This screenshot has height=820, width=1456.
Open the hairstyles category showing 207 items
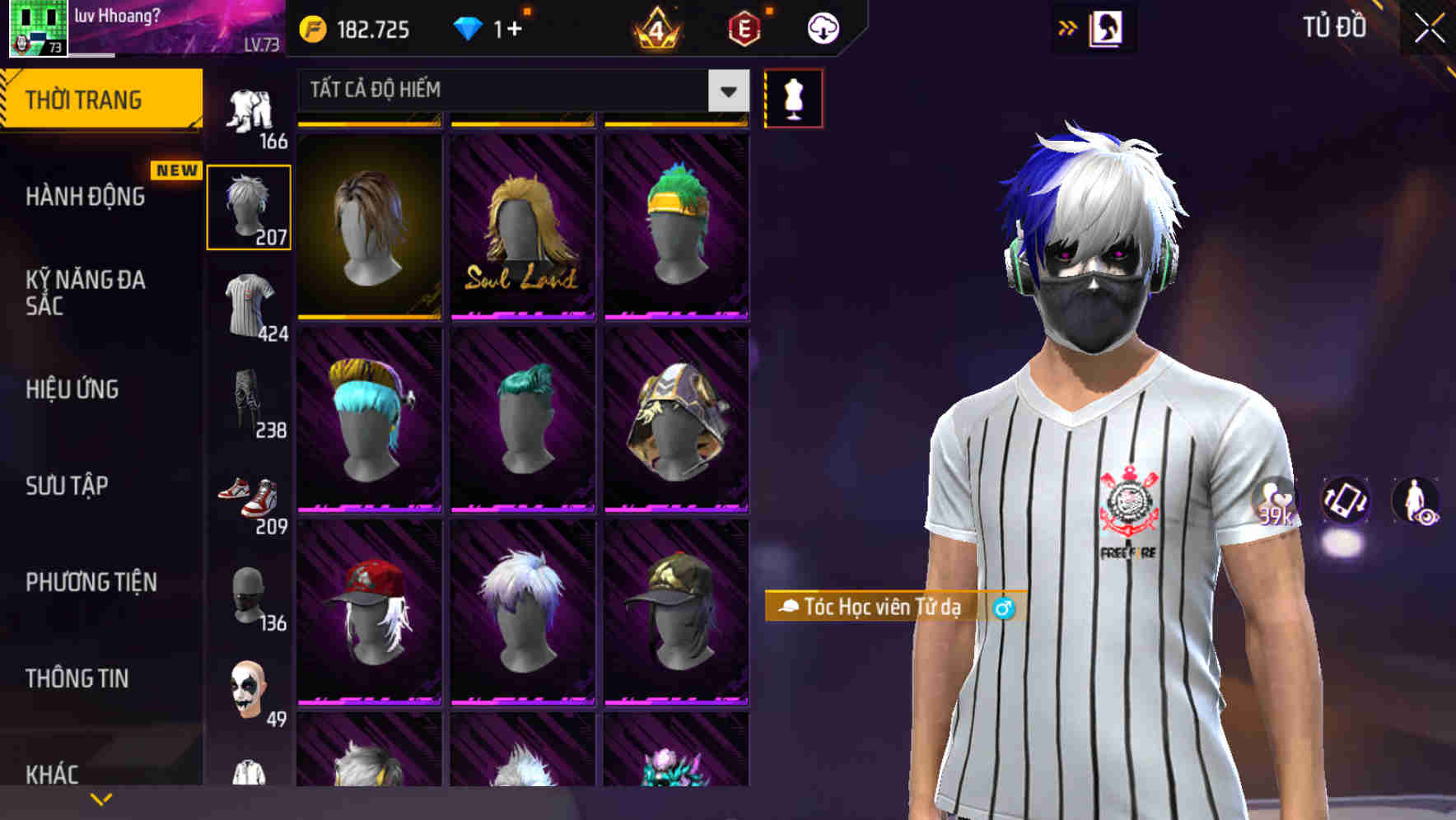(250, 206)
